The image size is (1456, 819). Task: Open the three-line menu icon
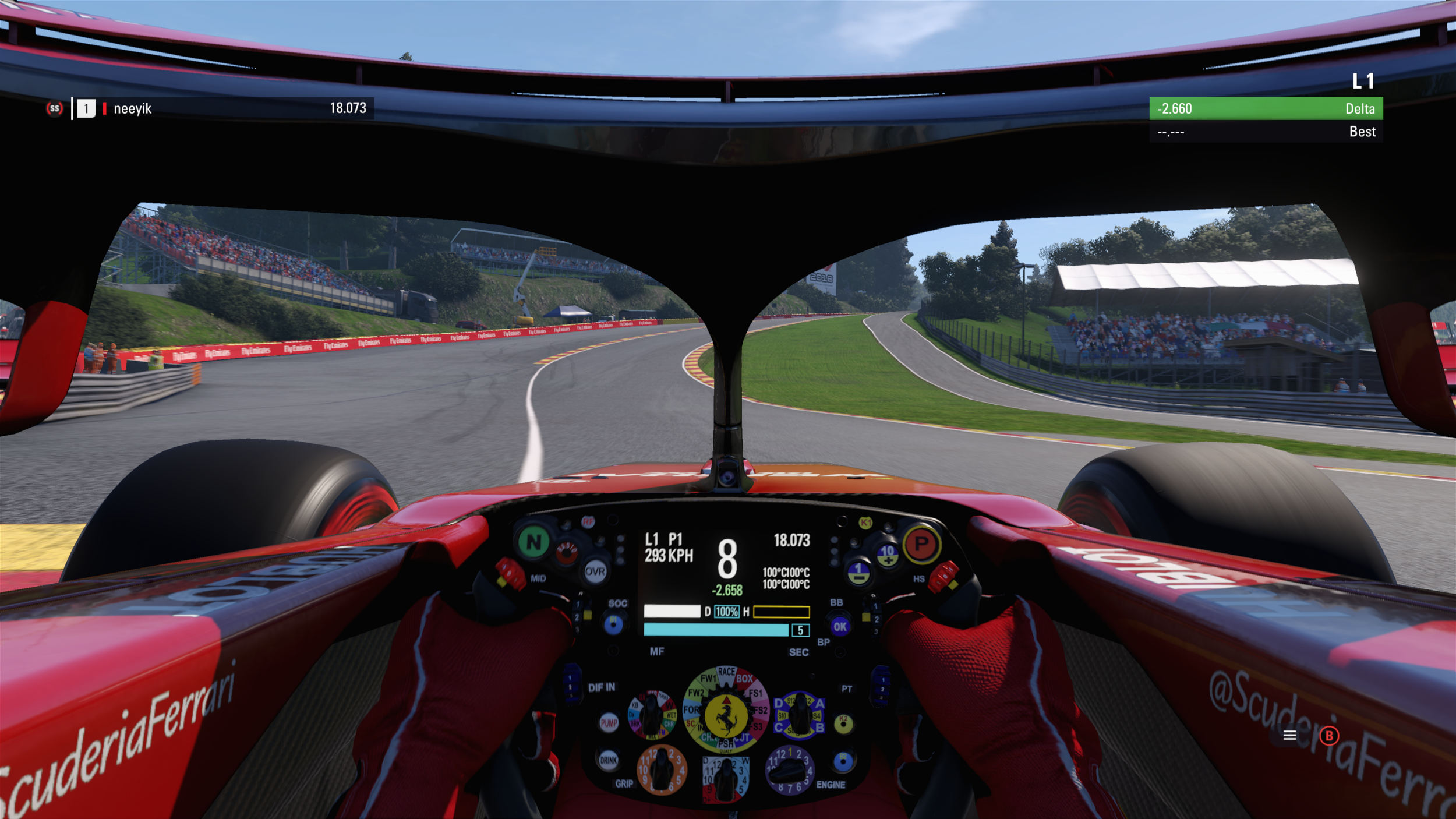click(x=1289, y=736)
